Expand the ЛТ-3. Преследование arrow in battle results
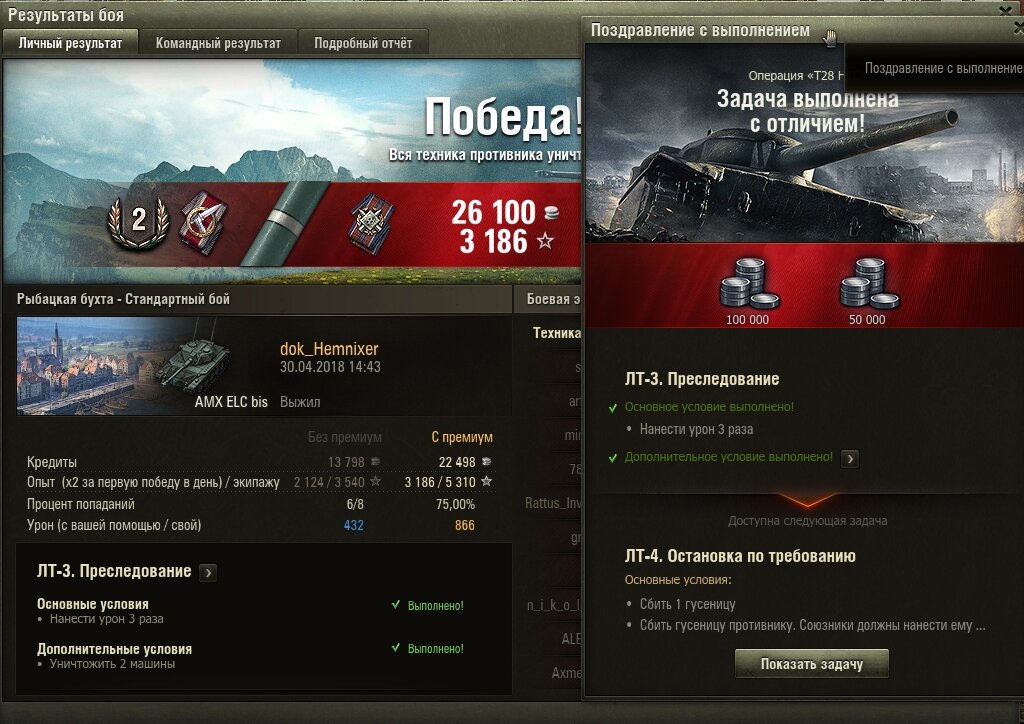 (208, 573)
